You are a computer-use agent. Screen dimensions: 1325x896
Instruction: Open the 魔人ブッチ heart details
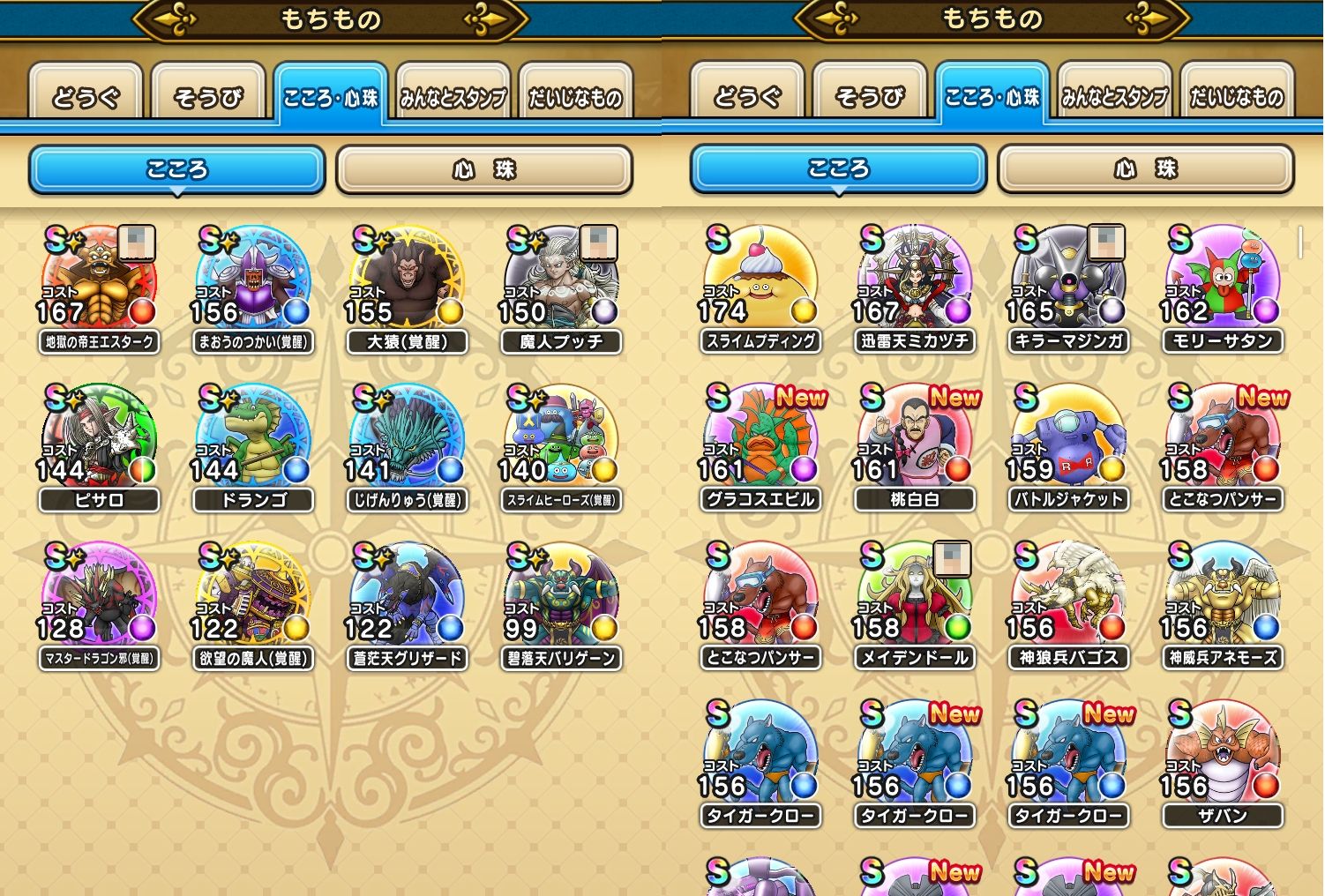[x=560, y=280]
